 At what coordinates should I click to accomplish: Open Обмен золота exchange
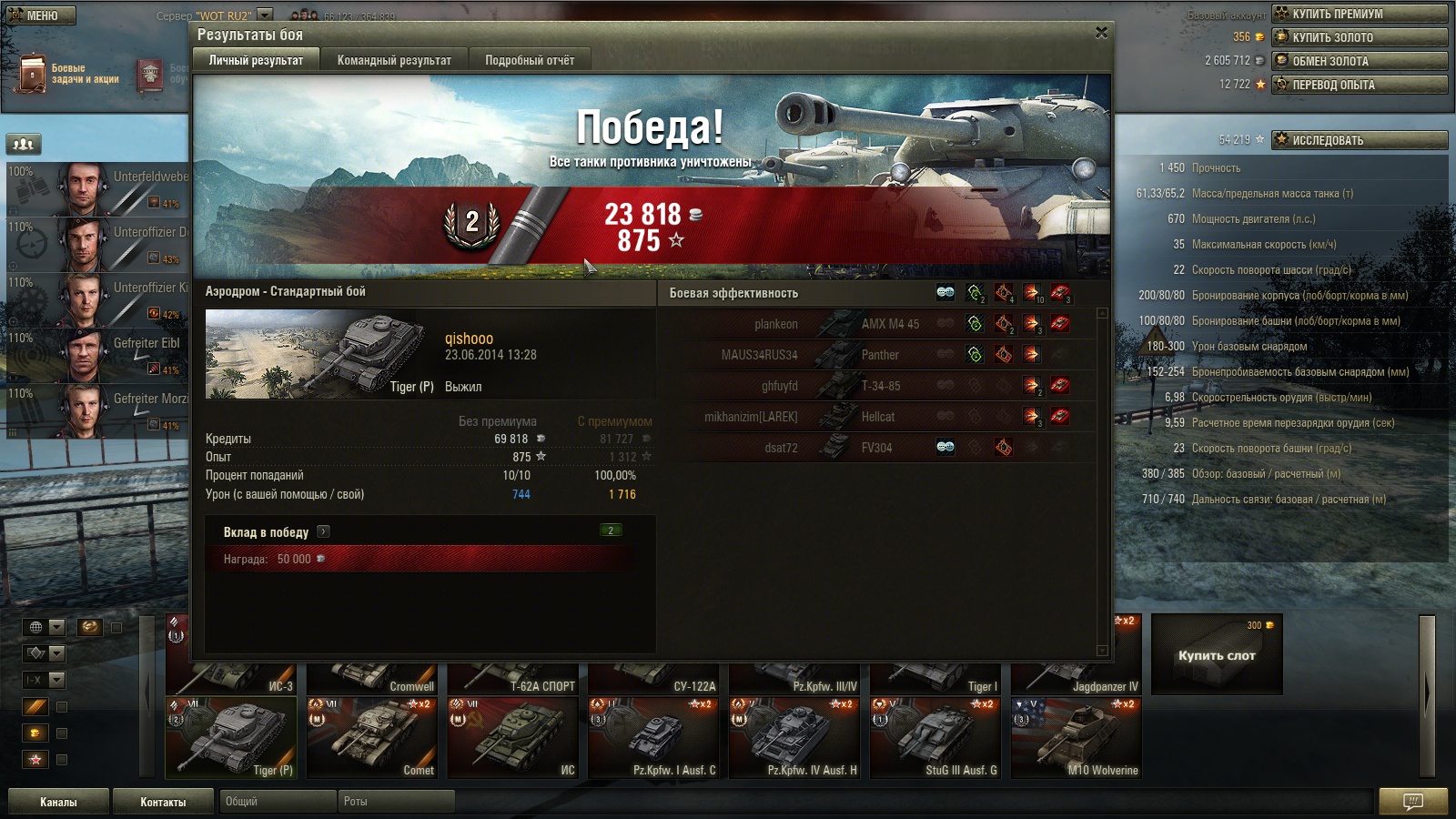[1359, 61]
